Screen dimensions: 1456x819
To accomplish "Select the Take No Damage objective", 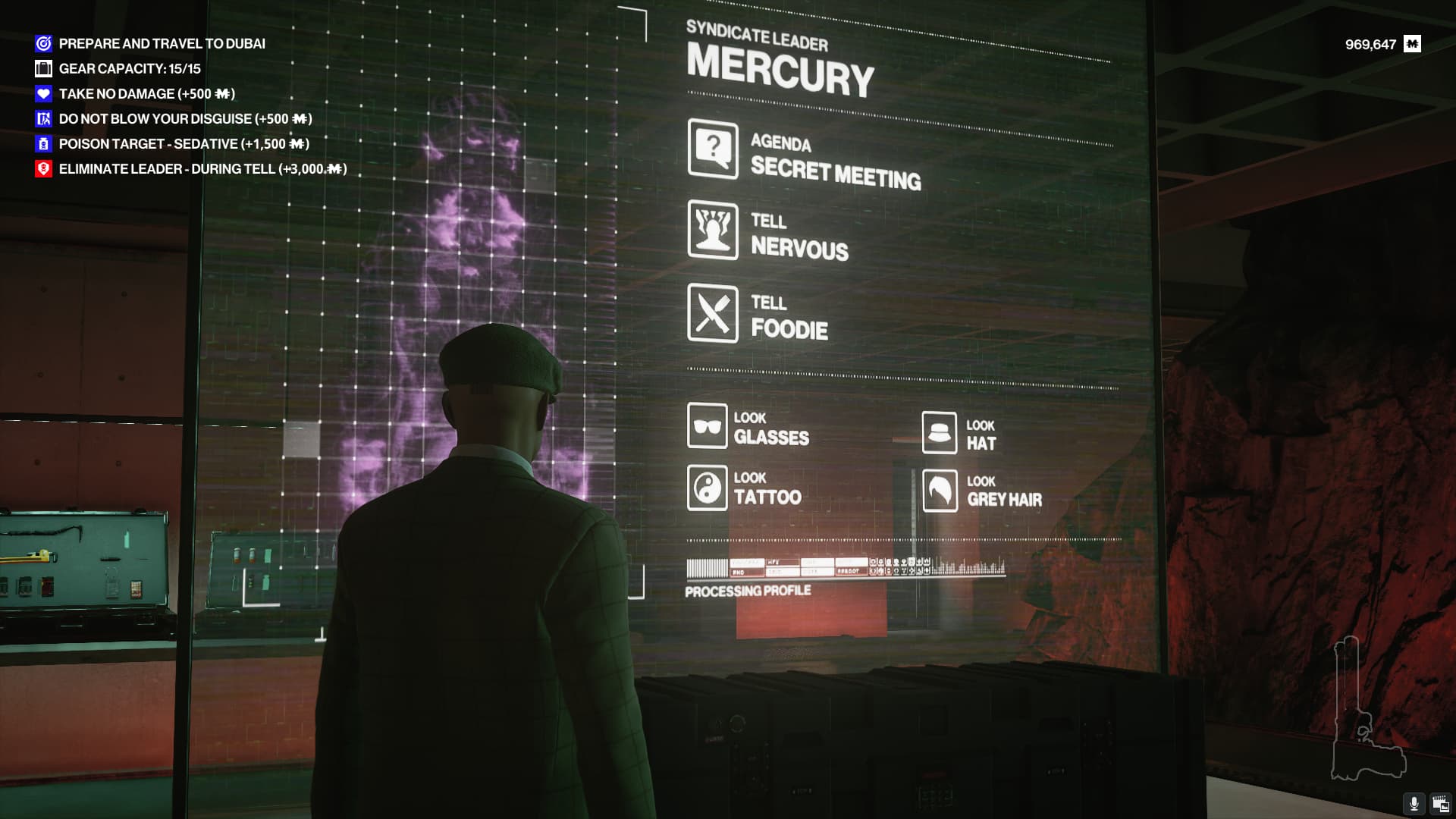I will click(146, 94).
